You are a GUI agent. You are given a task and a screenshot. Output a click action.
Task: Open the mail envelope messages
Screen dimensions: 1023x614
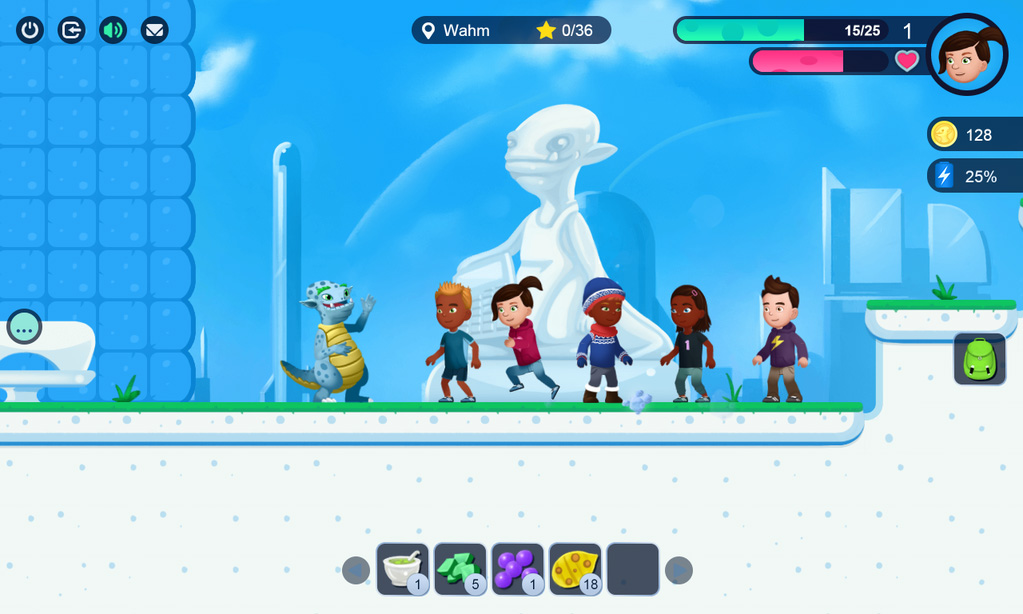[154, 30]
